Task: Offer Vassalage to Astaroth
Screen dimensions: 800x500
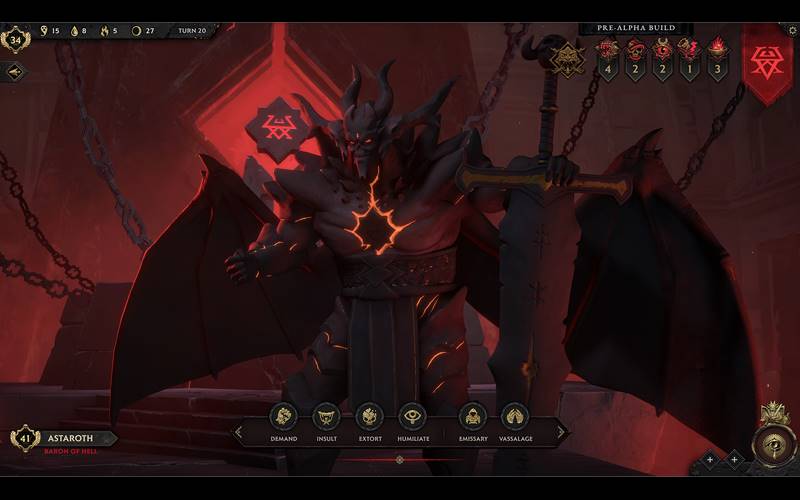Action: click(514, 417)
